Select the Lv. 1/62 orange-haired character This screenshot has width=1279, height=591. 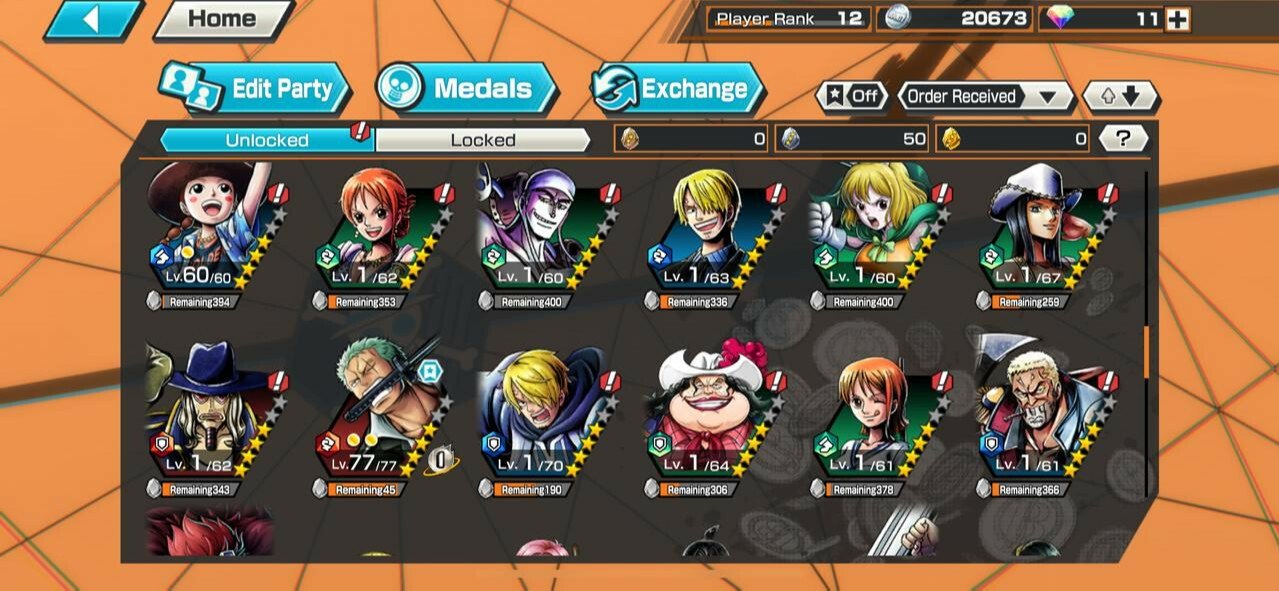click(x=377, y=232)
